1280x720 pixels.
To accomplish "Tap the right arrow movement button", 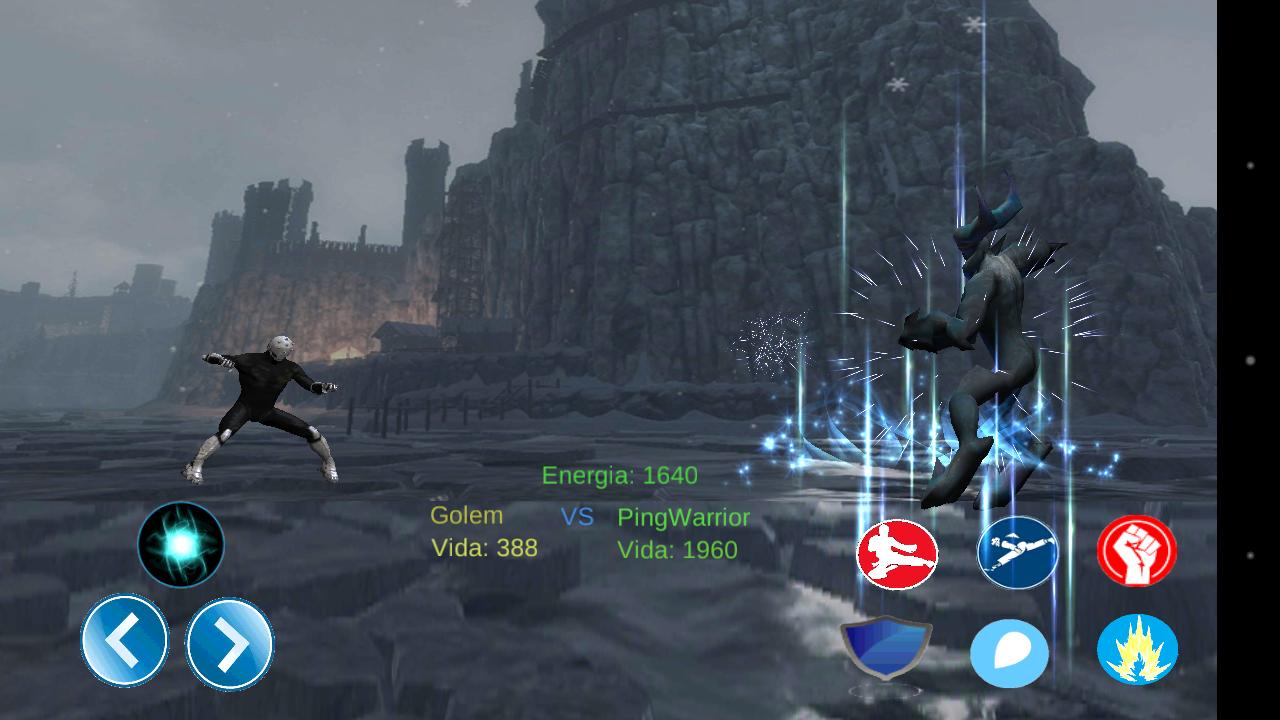I will pyautogui.click(x=230, y=644).
